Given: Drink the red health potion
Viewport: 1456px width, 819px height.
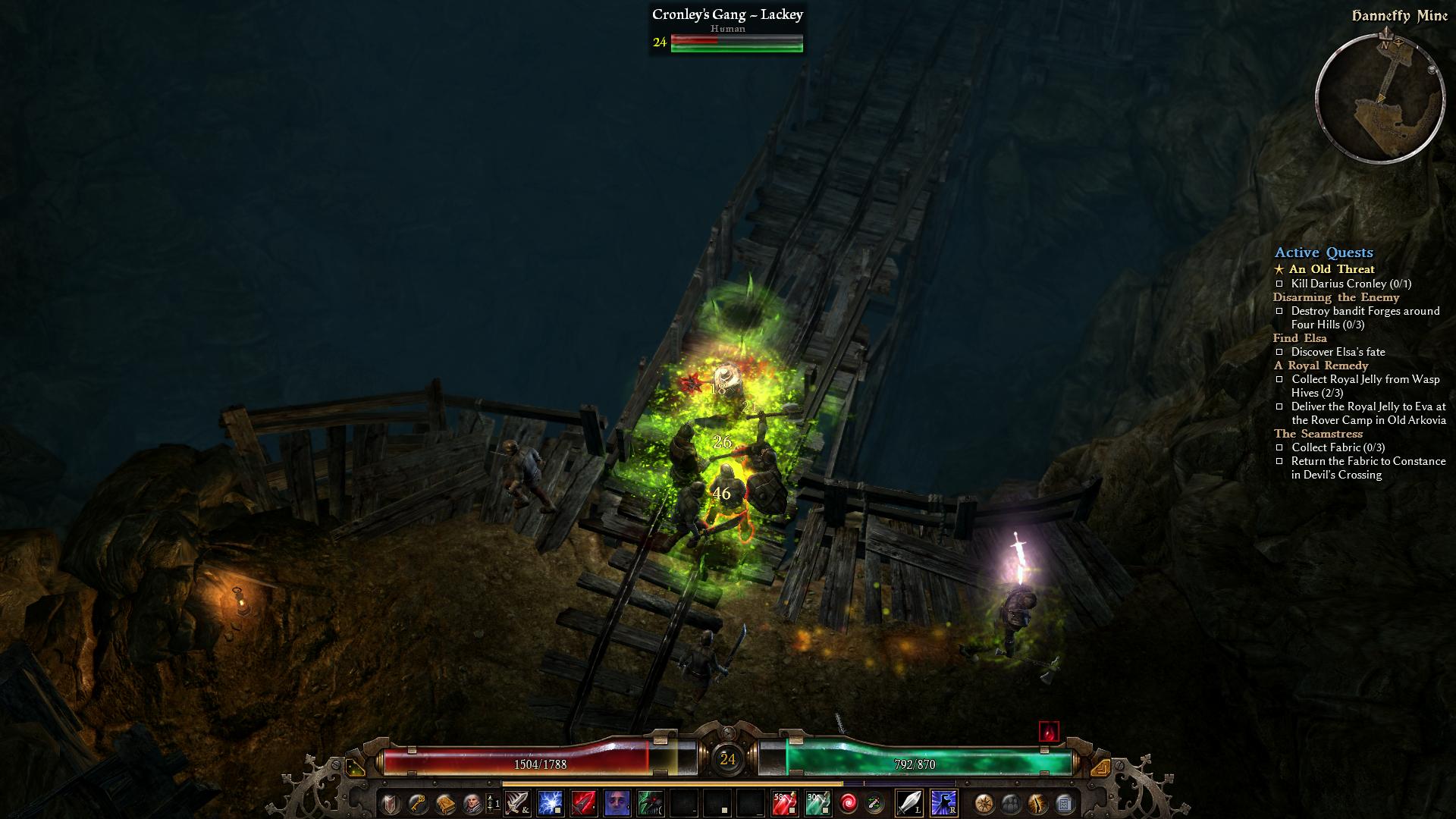Looking at the screenshot, I should 784,802.
